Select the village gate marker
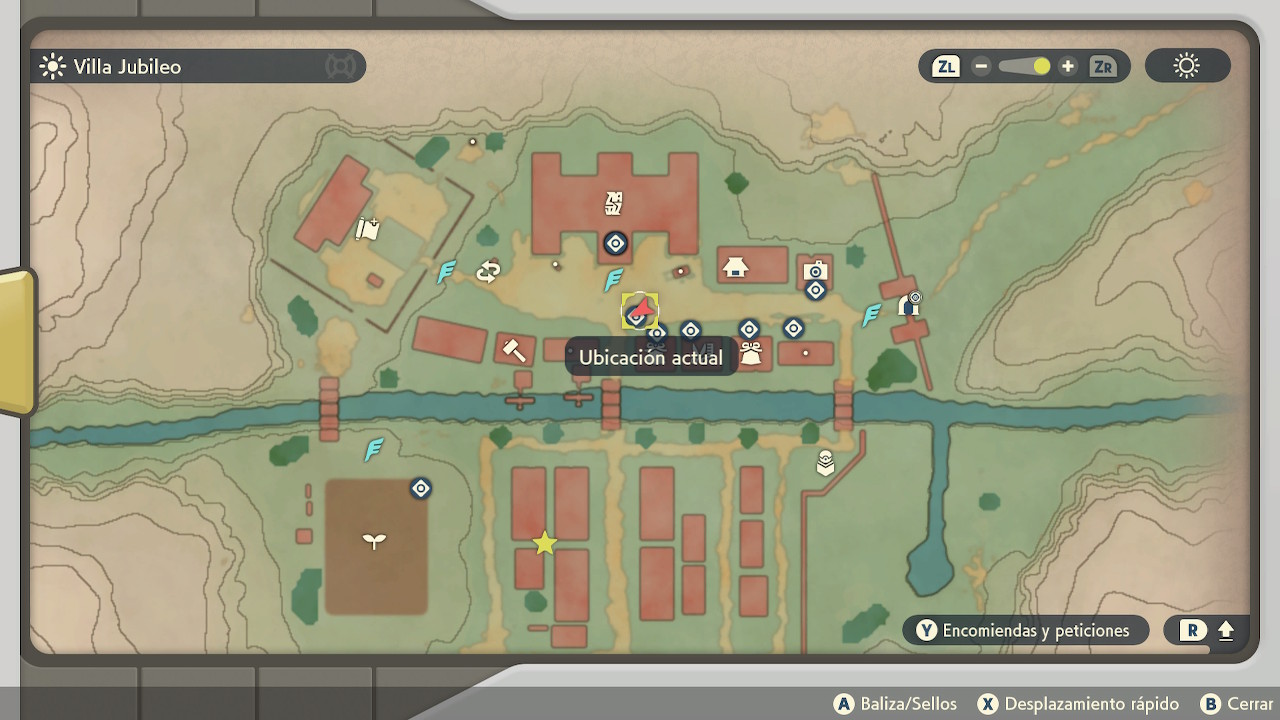 coord(909,303)
